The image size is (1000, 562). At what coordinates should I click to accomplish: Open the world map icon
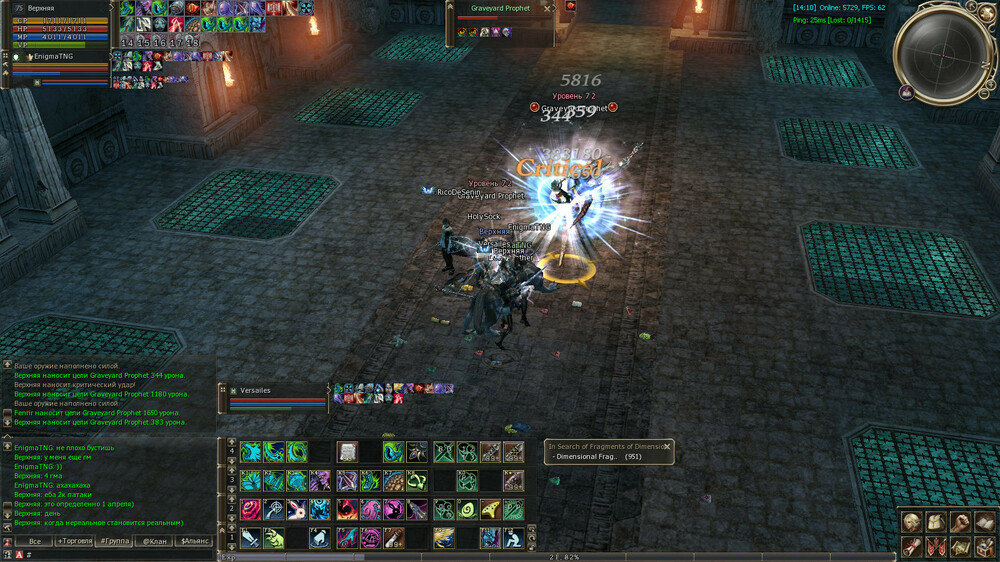pyautogui.click(x=959, y=546)
